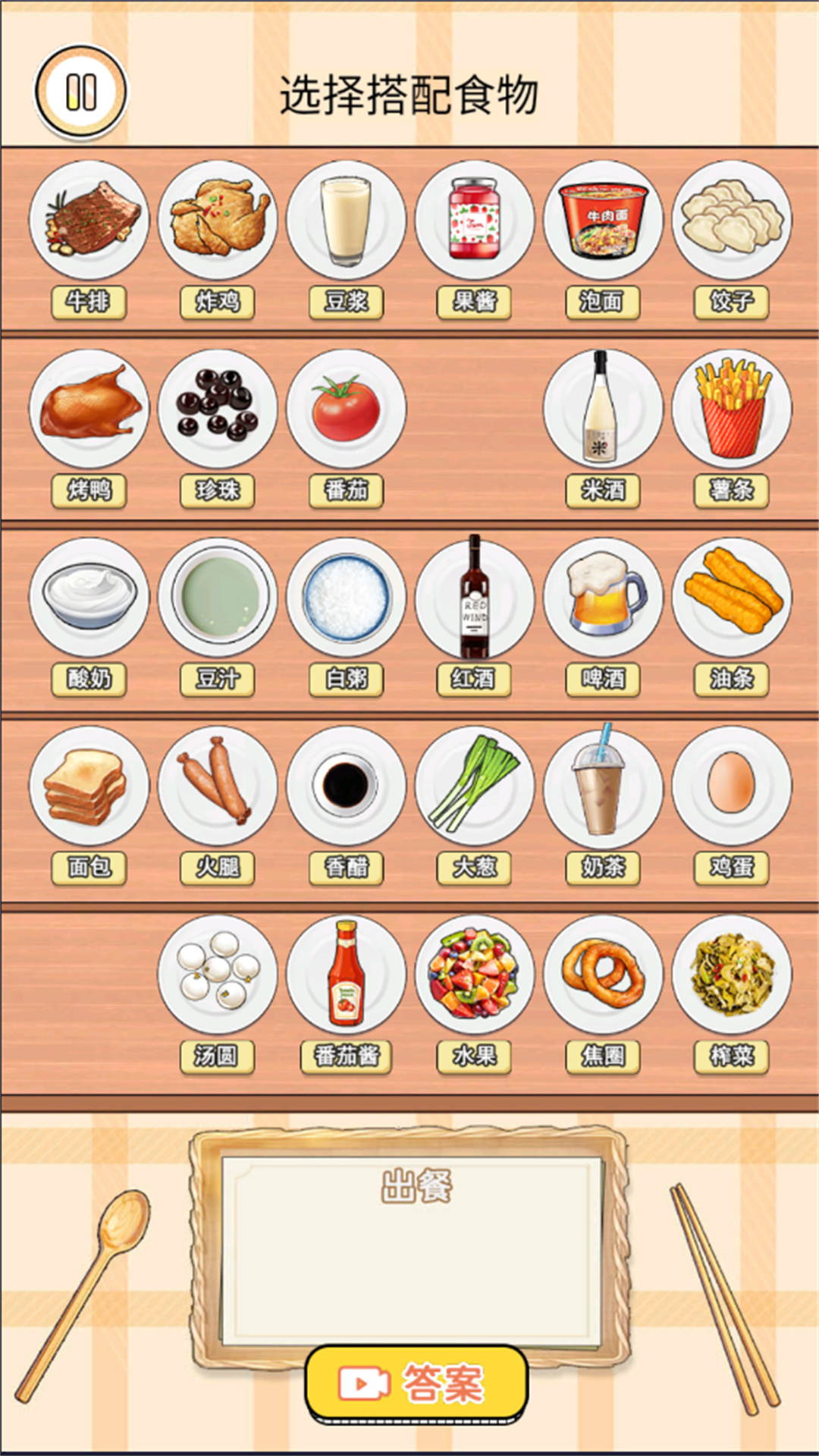Viewport: 819px width, 1456px height.
Task: Select the 果酱 jam jar
Action: coord(475,220)
